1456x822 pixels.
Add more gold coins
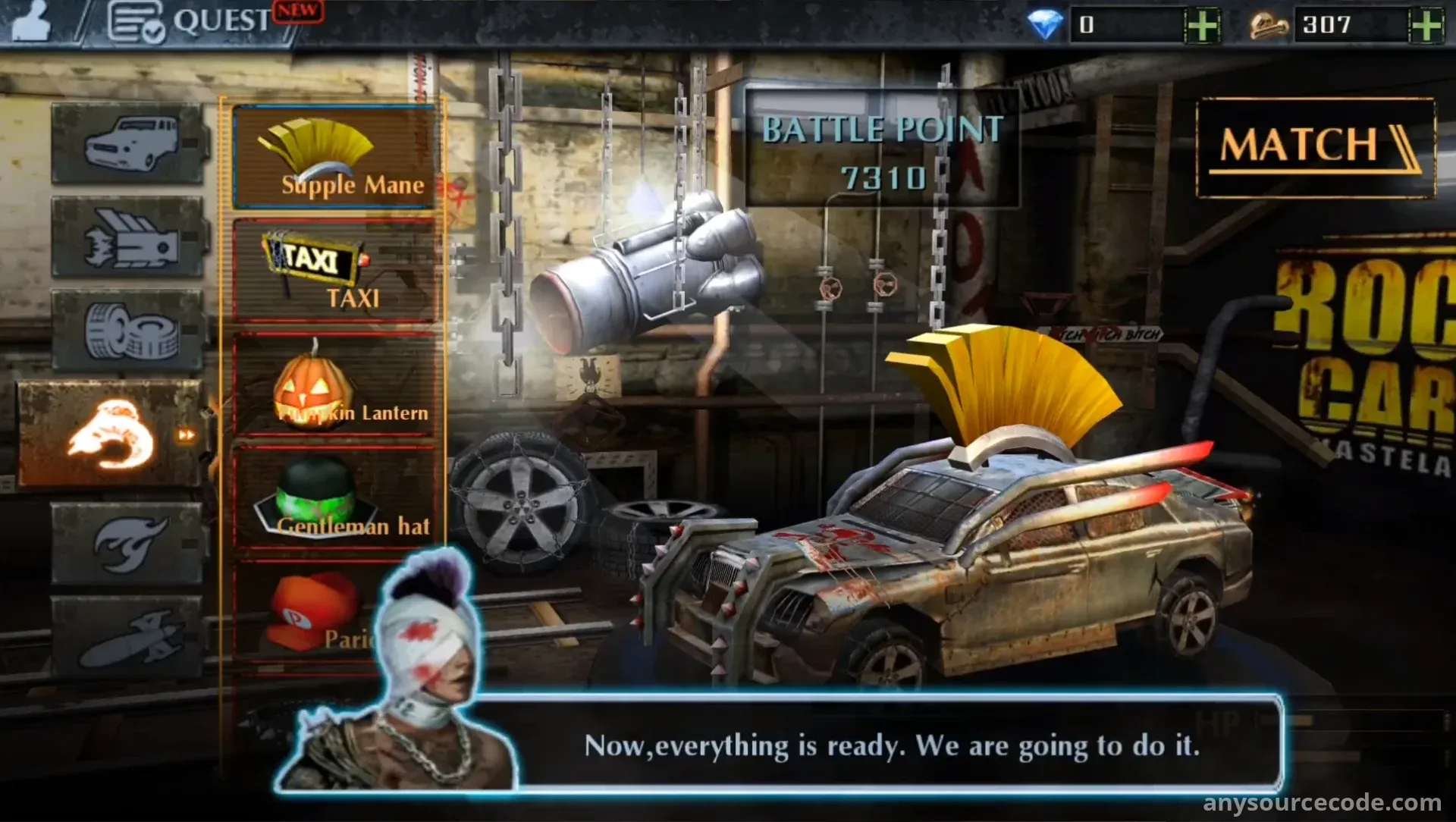[x=1426, y=26]
